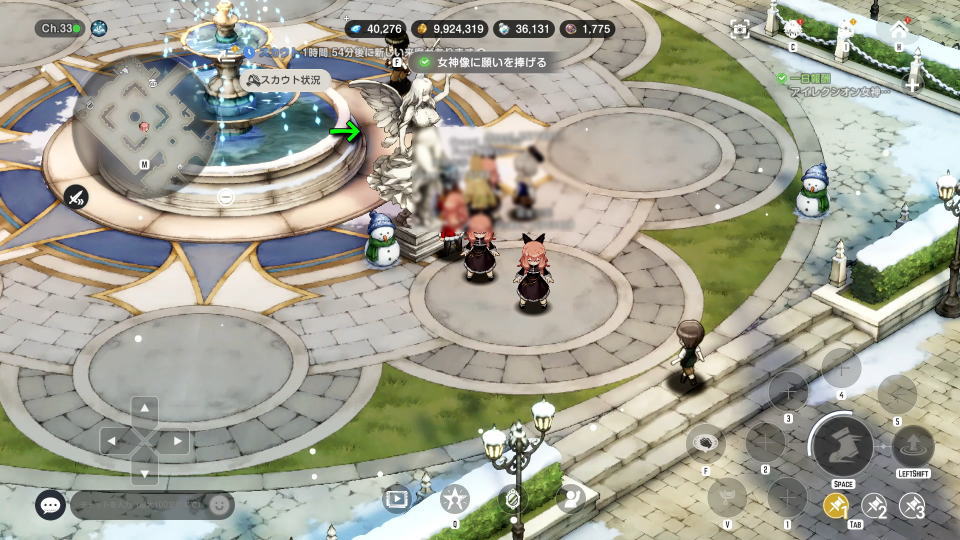This screenshot has width=960, height=540.
Task: Tap the D-pad right arrow
Action: [177, 440]
